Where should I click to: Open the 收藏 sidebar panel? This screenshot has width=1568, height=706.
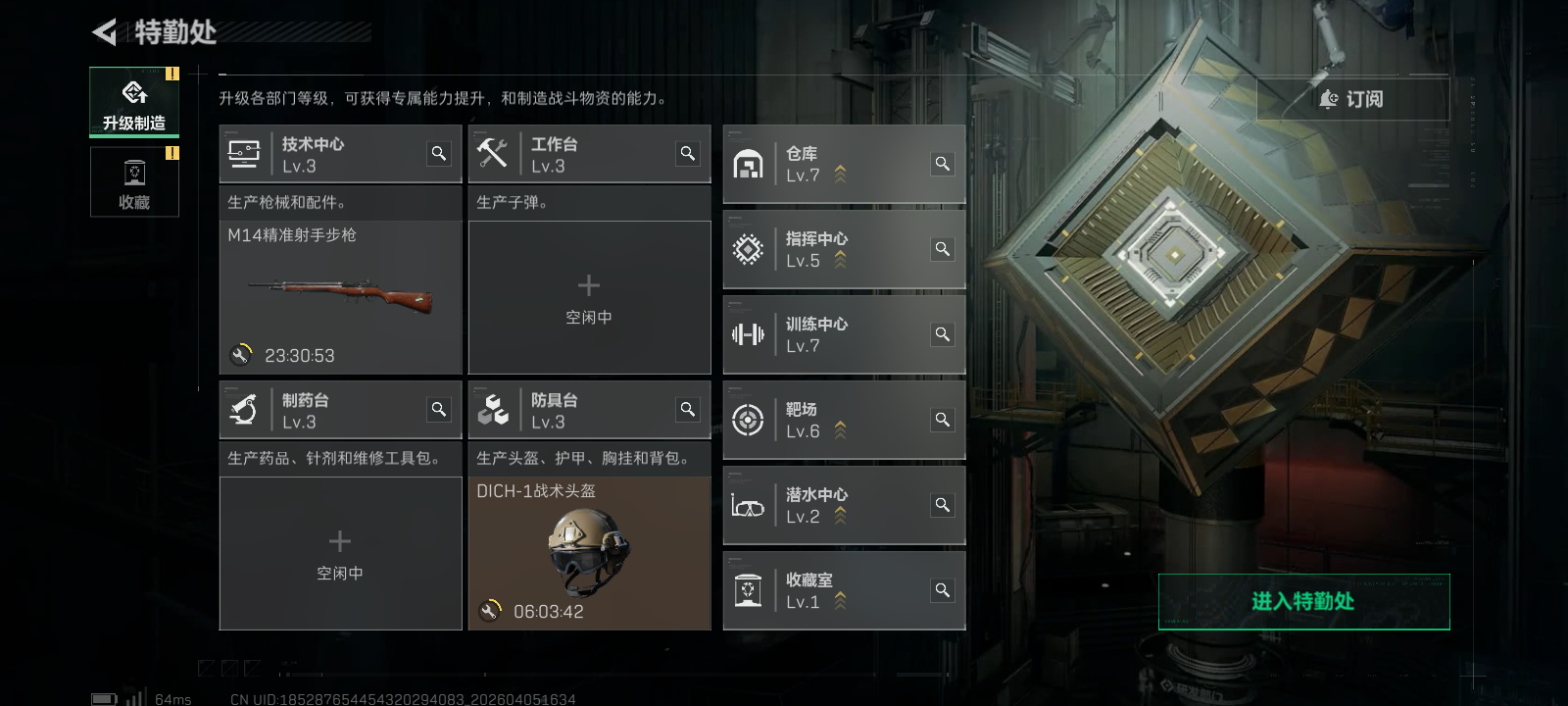pos(134,181)
